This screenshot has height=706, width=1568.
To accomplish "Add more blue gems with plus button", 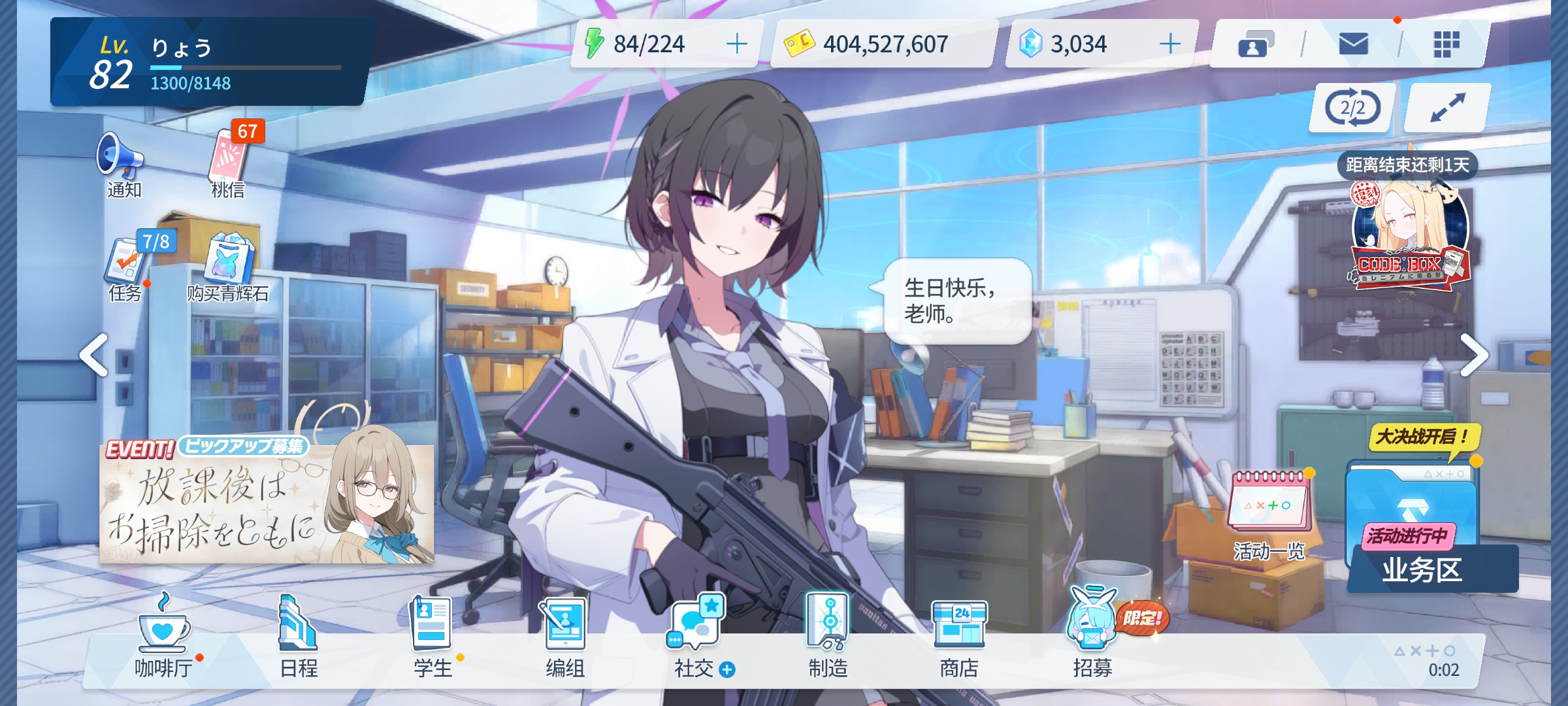I will coord(1170,44).
